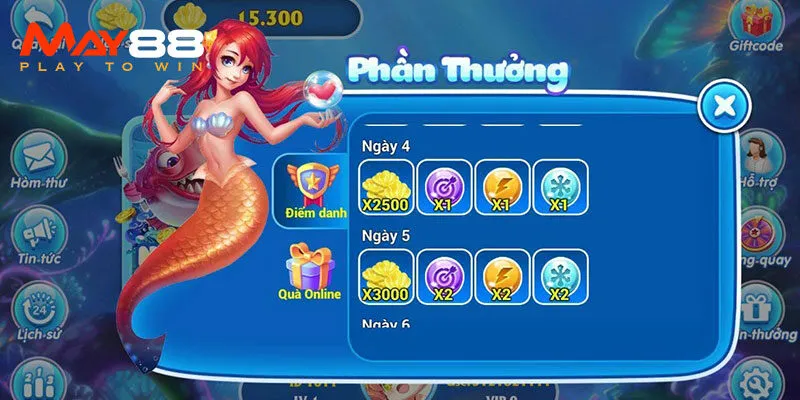
Task: Pick the X1 lightning bolt reward
Action: click(502, 188)
